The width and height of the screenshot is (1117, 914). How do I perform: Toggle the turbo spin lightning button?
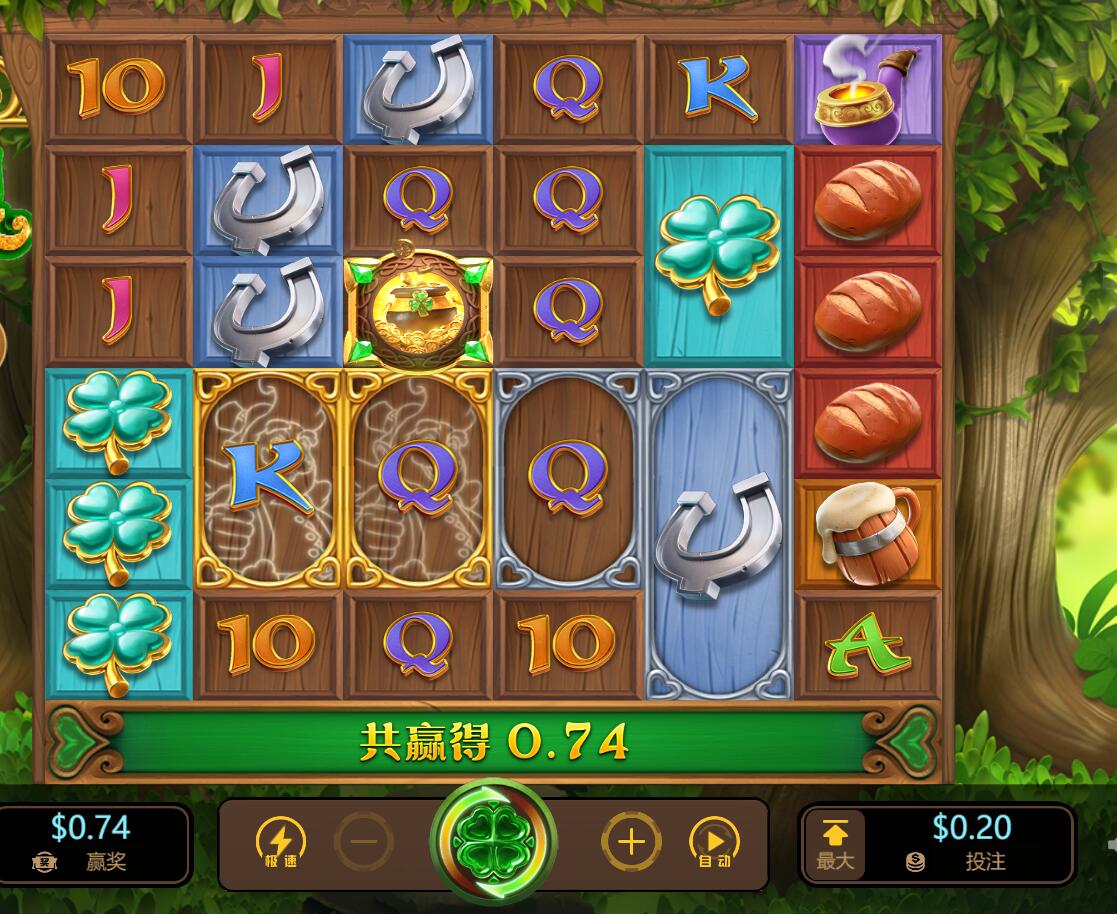click(x=281, y=842)
